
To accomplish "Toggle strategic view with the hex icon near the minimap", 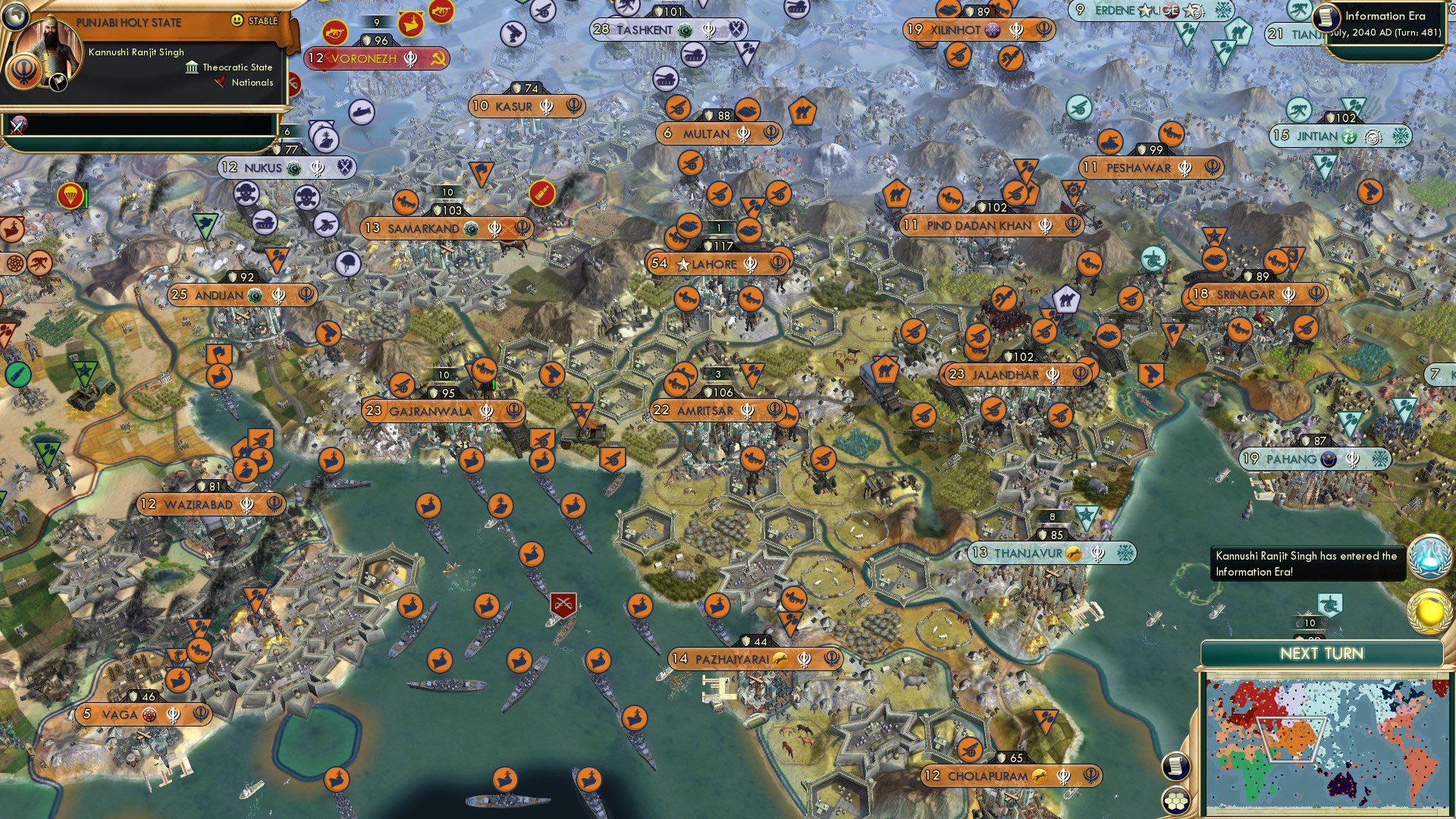I will point(1177,802).
